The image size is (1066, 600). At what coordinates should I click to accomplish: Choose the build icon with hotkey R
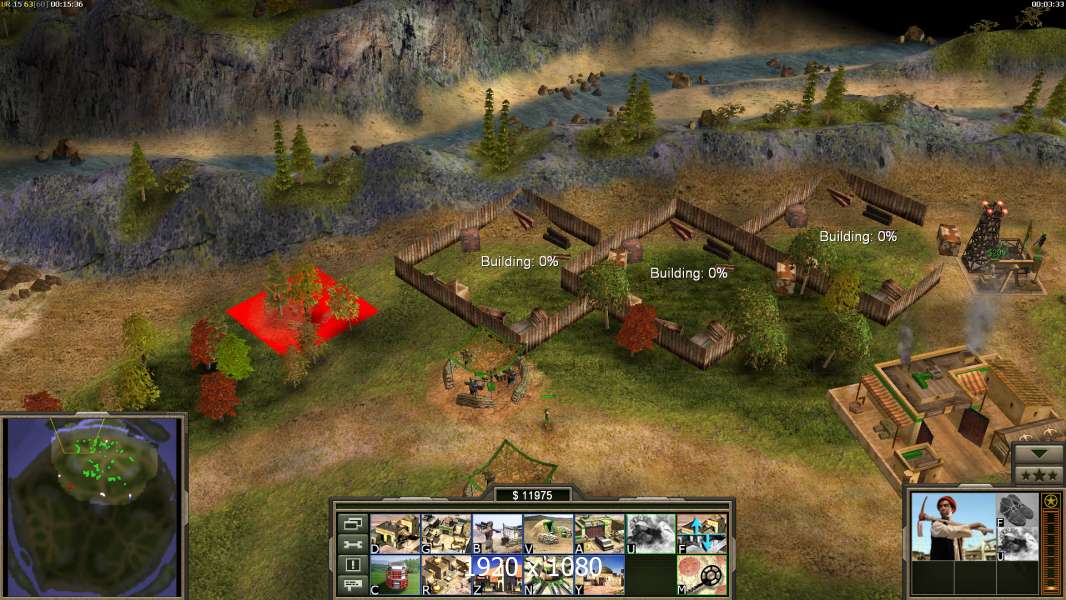point(445,574)
